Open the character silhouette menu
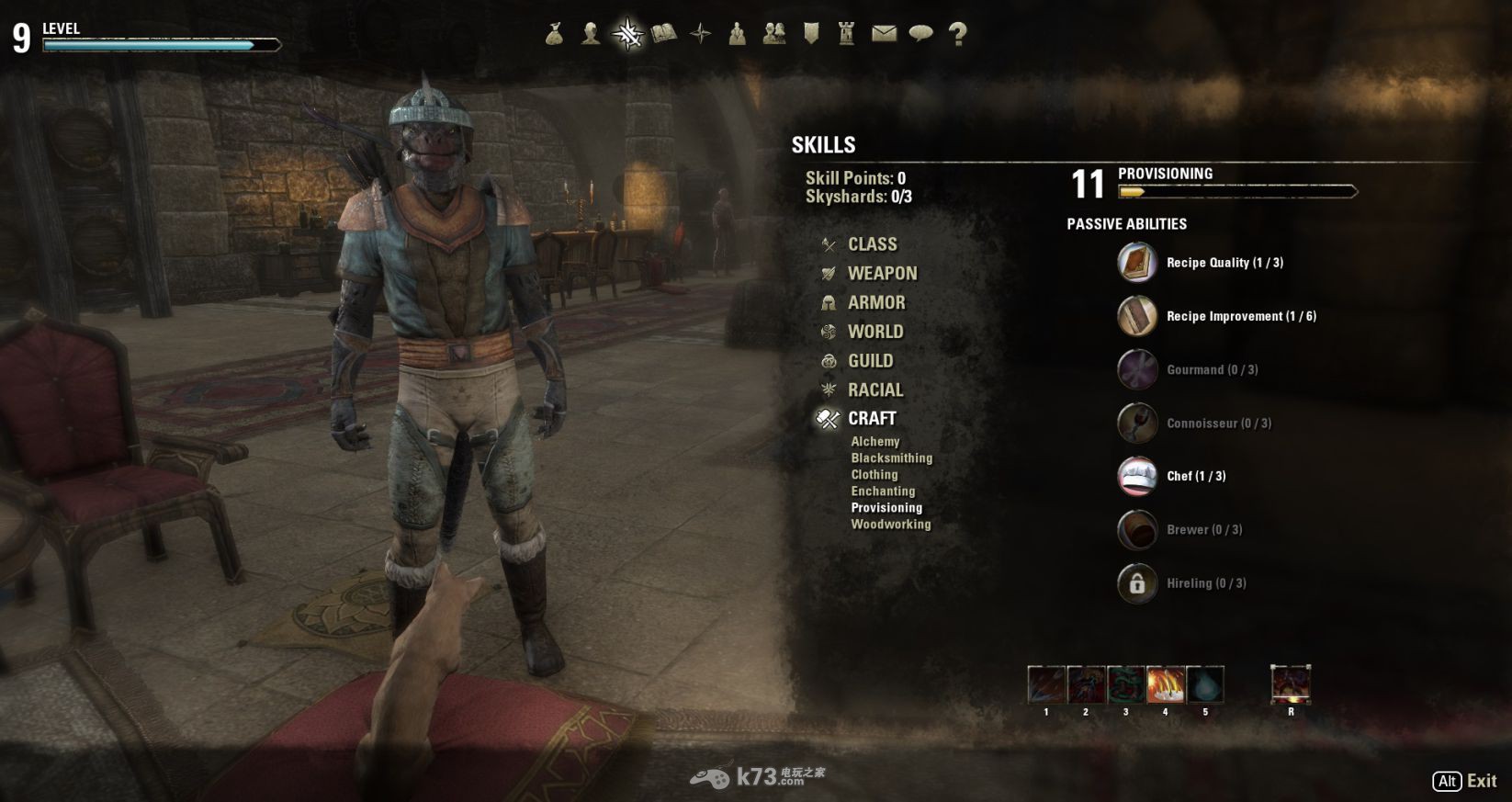This screenshot has width=1512, height=802. 591,35
